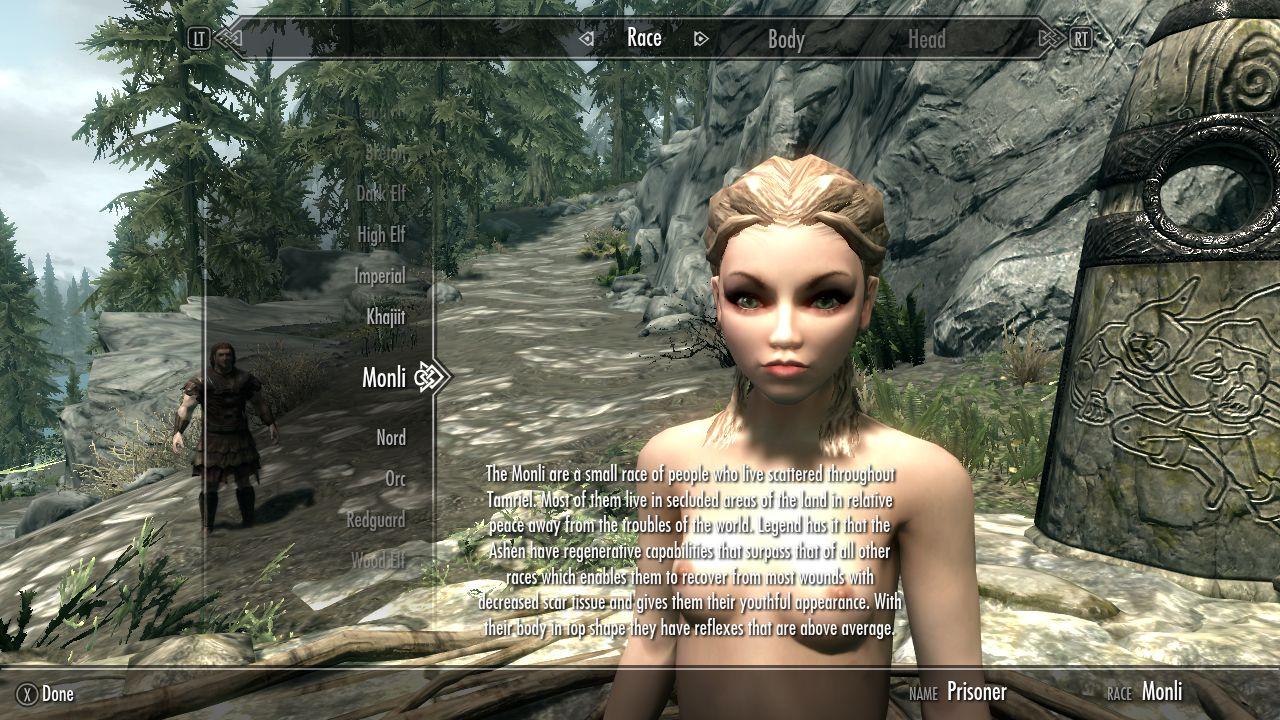Pick the Redguard race
The width and height of the screenshot is (1280, 720).
click(x=376, y=520)
